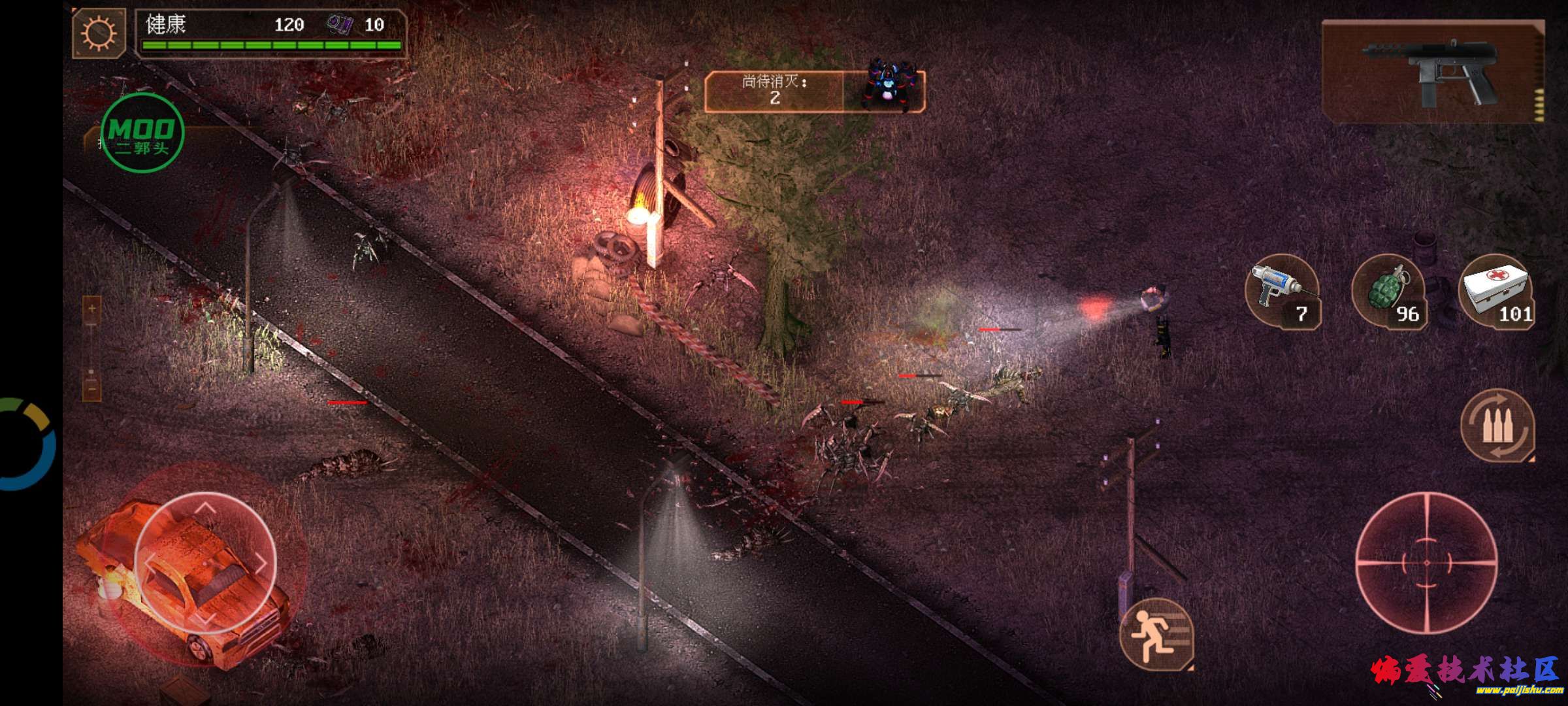1568x706 pixels.
Task: Activate the sprint running-man button
Action: point(1156,633)
